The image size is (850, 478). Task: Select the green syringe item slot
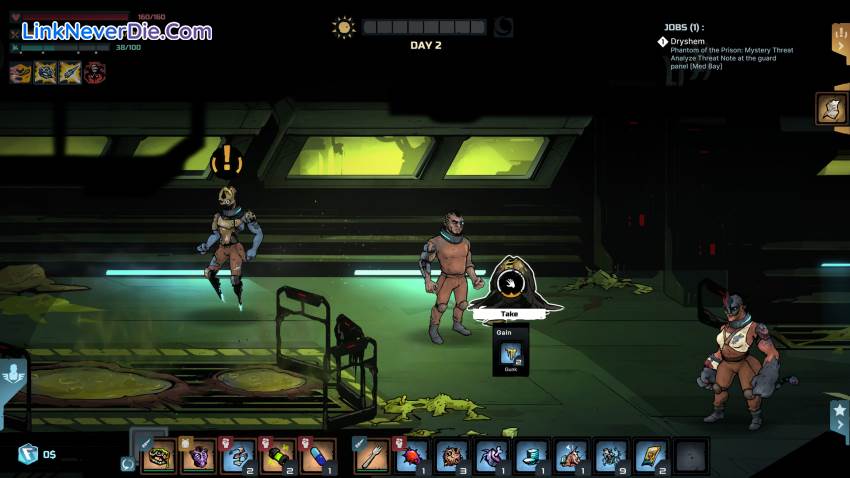click(x=278, y=456)
